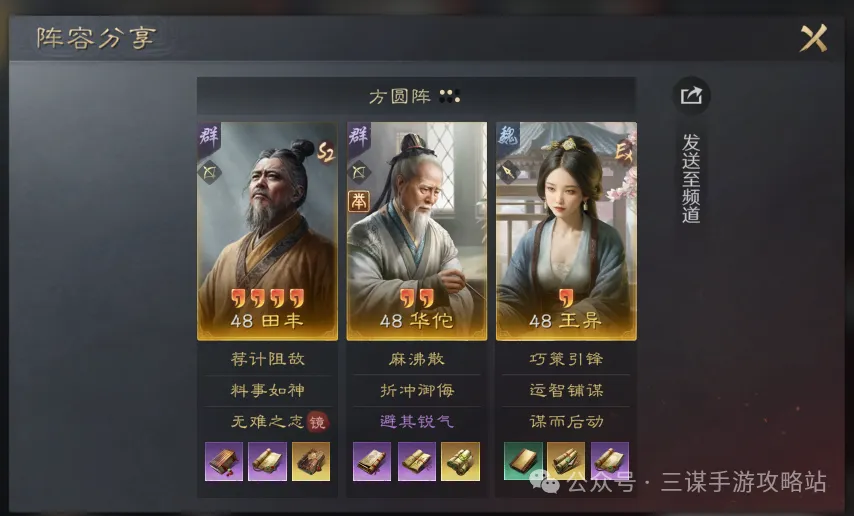Open the purple 避其锐气 skill

click(416, 421)
